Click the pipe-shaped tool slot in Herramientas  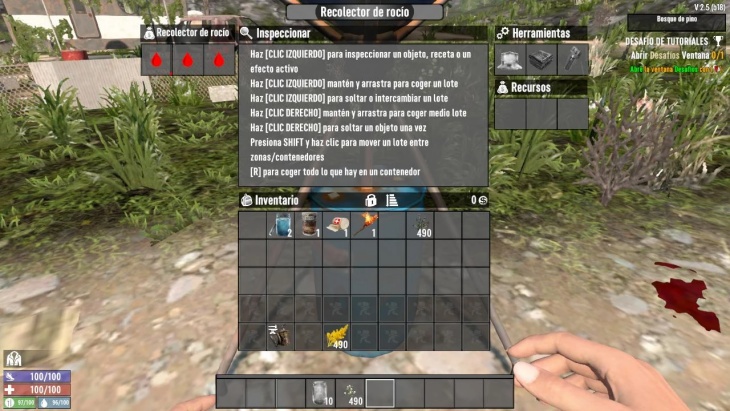(x=572, y=59)
